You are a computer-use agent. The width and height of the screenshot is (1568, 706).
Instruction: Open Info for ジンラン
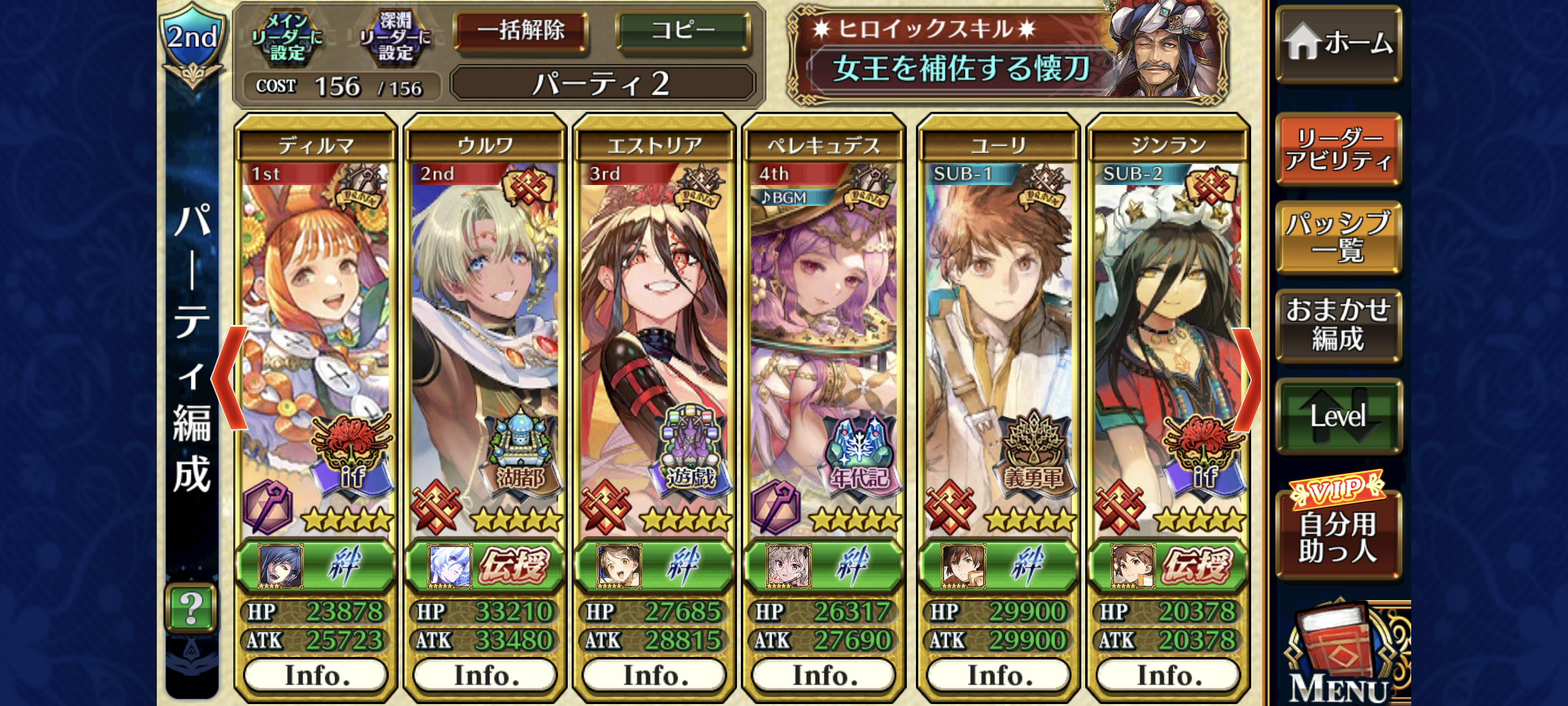[x=1168, y=675]
